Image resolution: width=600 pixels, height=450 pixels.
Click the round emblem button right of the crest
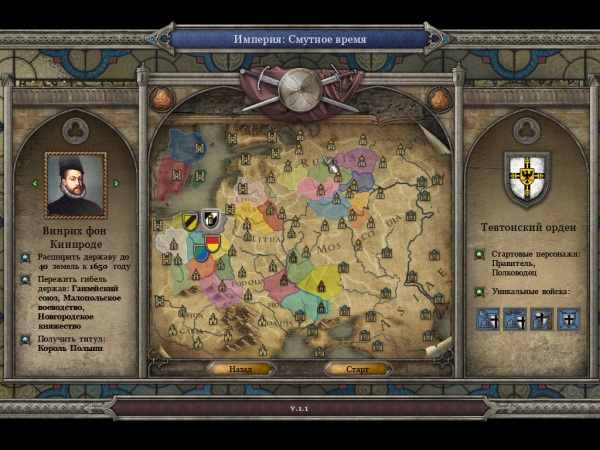(438, 98)
